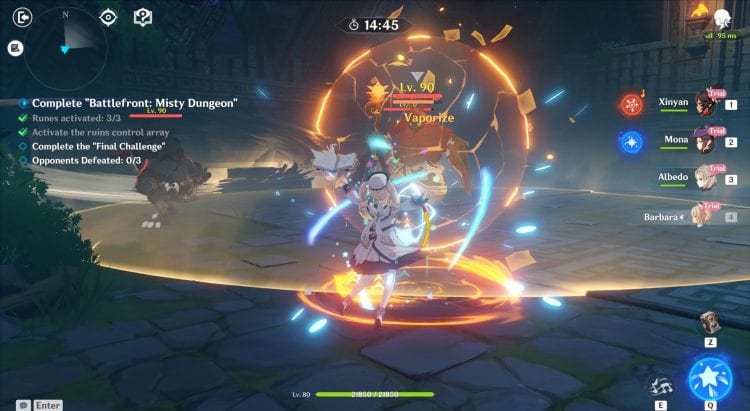
Task: Open the map book guide icon
Action: click(143, 16)
